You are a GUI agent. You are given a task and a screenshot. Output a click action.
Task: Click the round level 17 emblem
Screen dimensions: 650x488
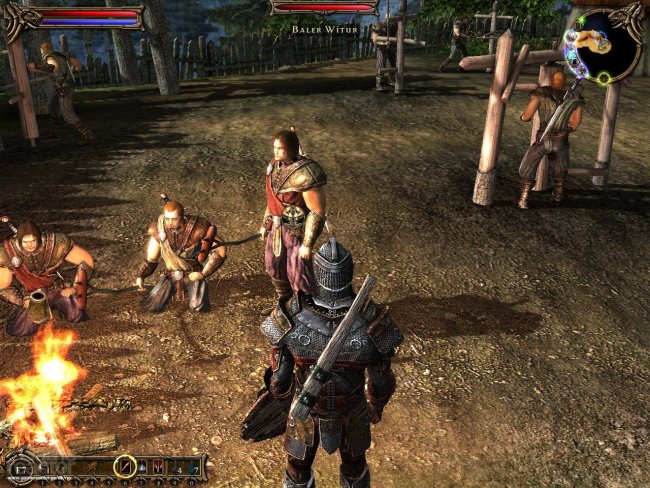tap(21, 469)
